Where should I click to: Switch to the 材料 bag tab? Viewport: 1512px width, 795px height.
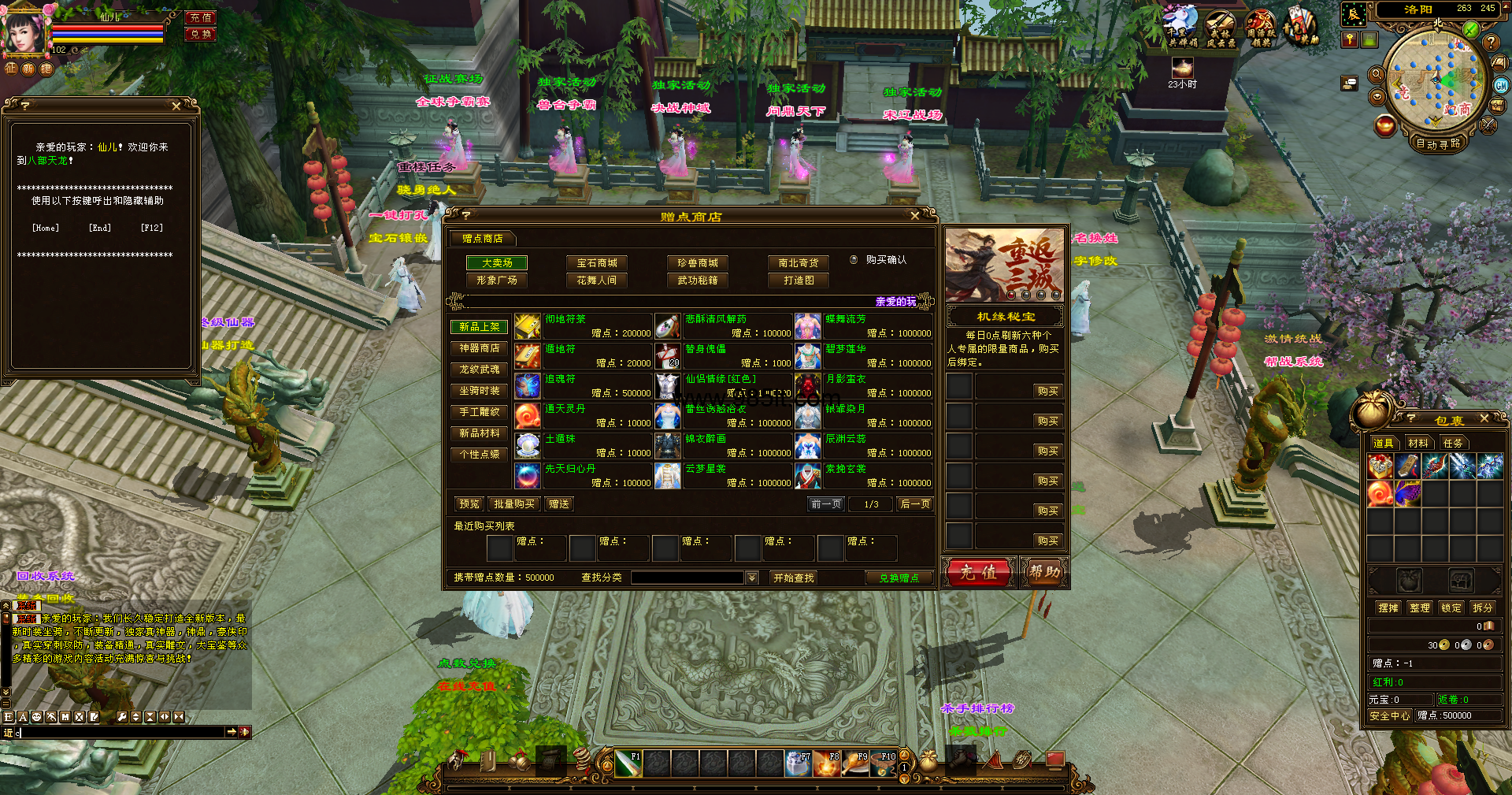tap(1418, 444)
